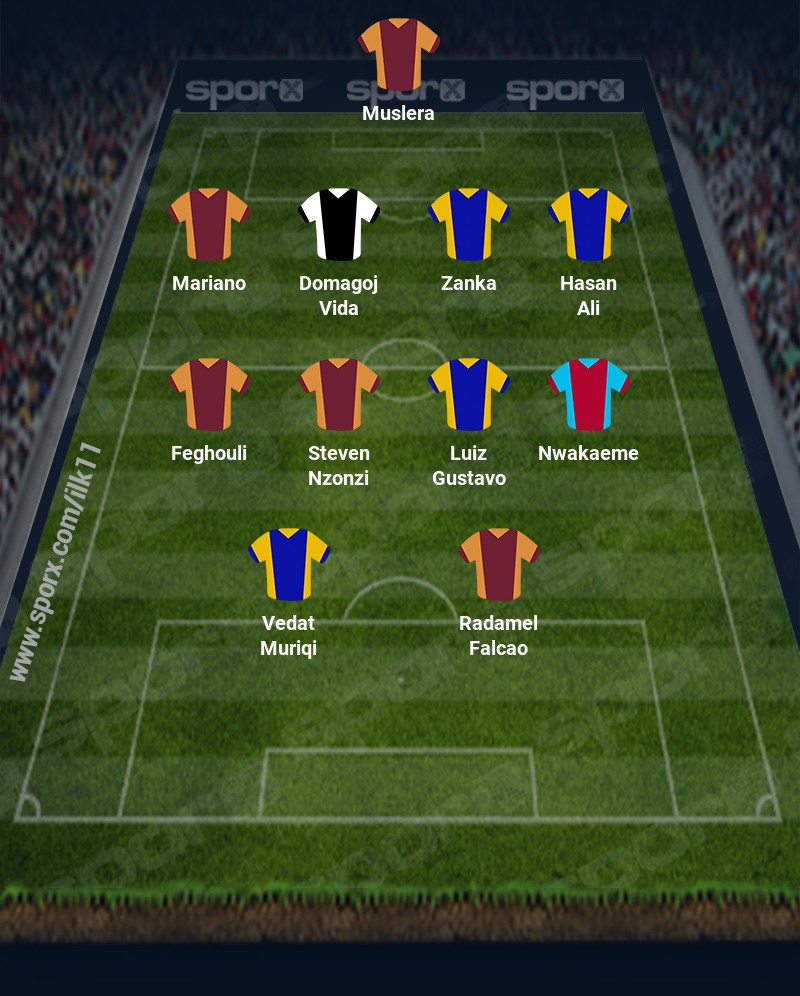Image resolution: width=800 pixels, height=996 pixels.
Task: Choose Steven Nzonzi's jersey
Action: 339,394
